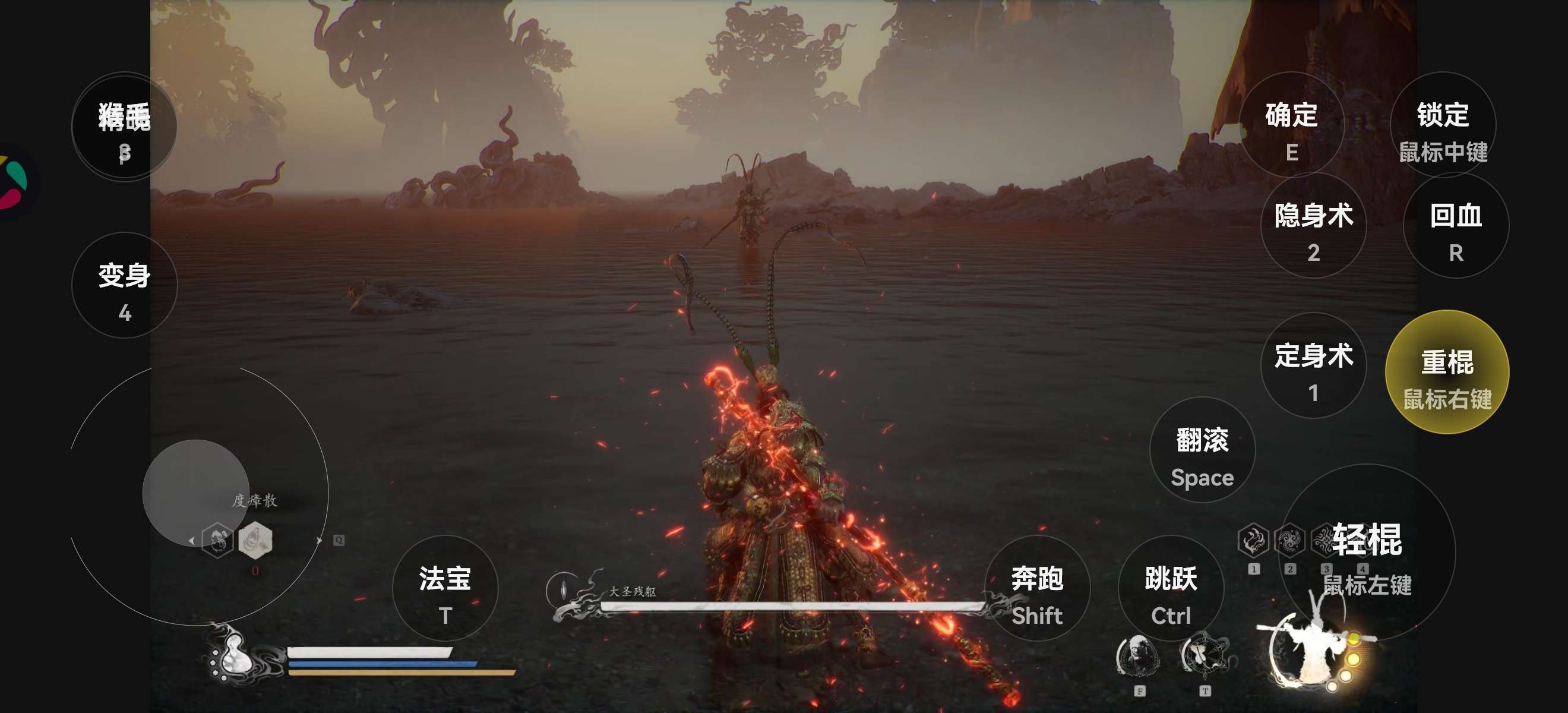
Task: Tap the 跳跃 jump button
Action: point(1171,588)
